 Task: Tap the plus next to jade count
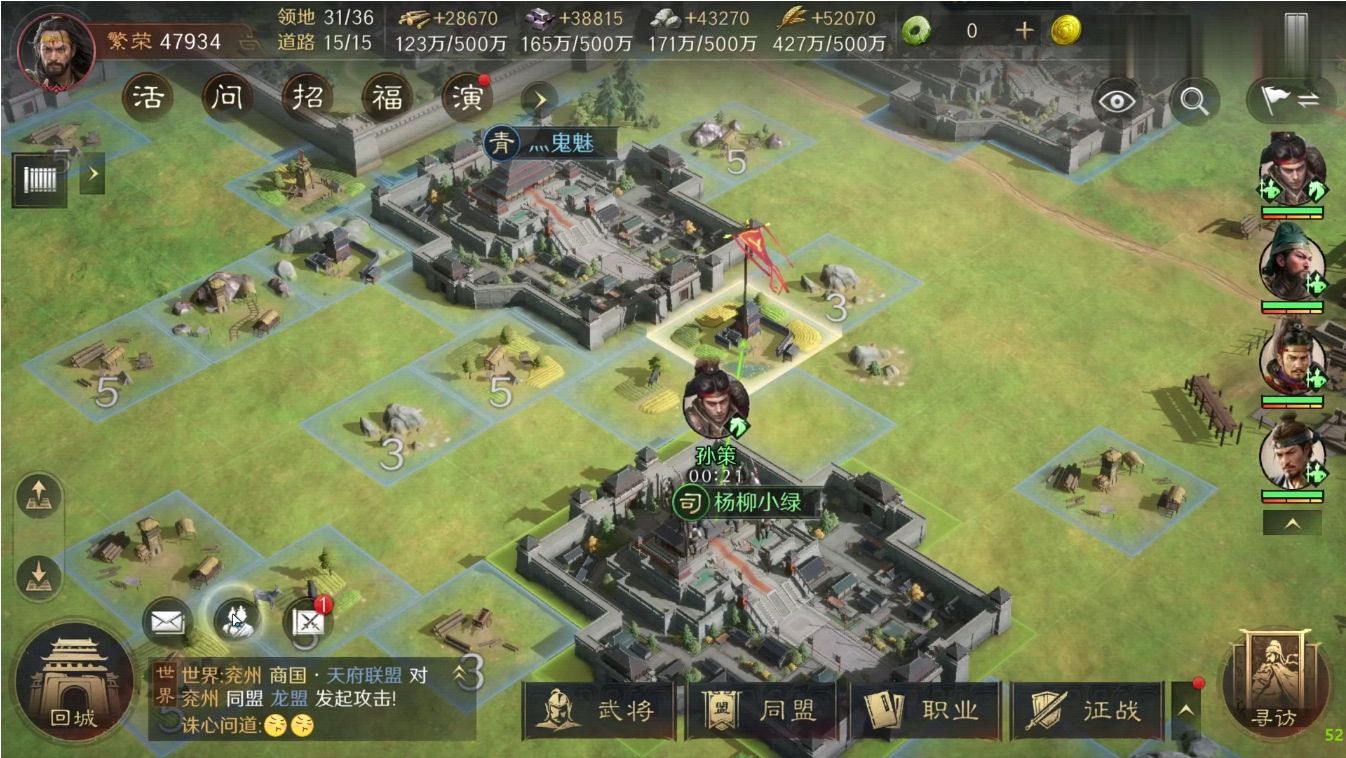click(x=1023, y=31)
